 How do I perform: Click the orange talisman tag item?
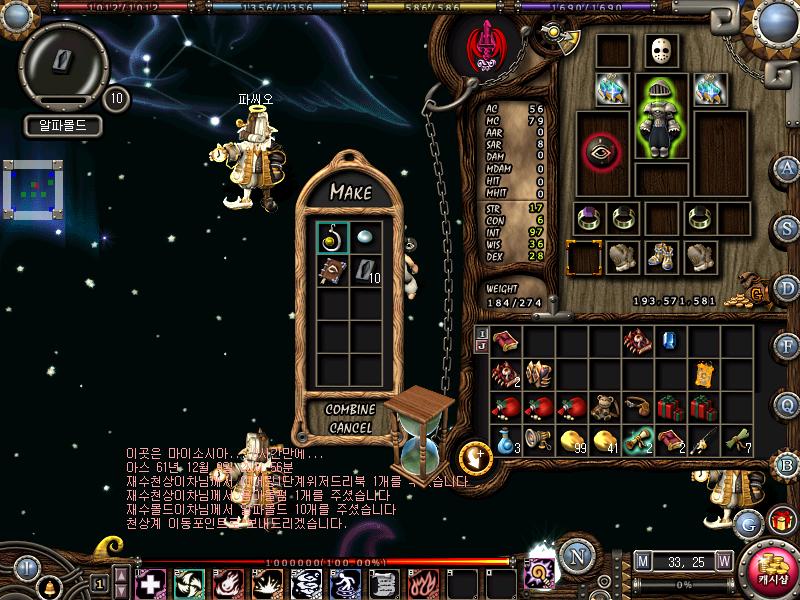coord(704,374)
